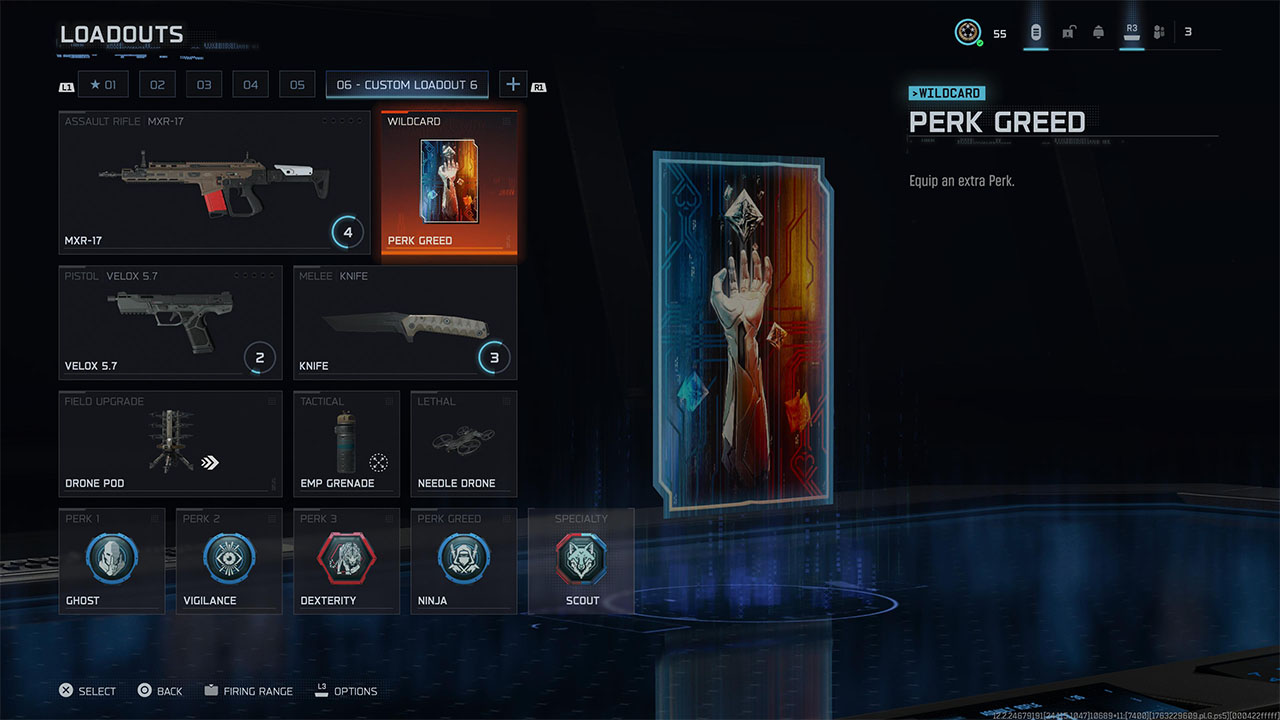Switch to favorite loadout 01 tab

point(103,85)
